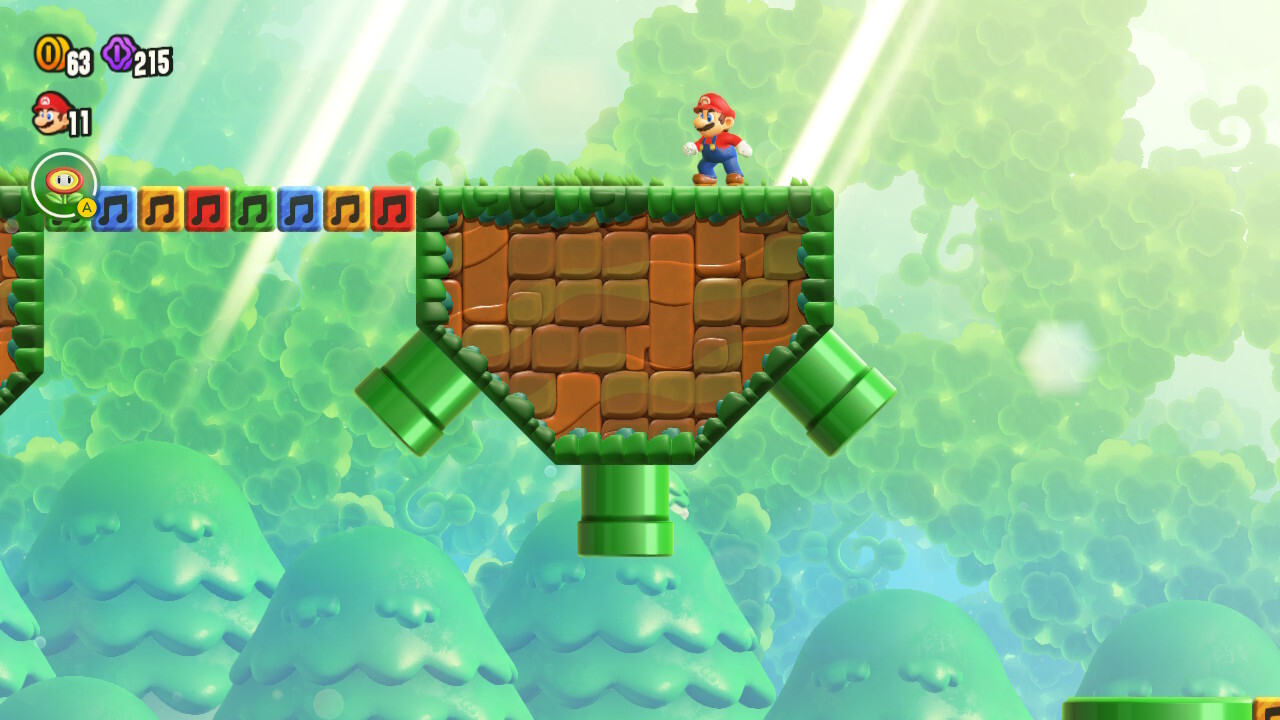Image resolution: width=1280 pixels, height=720 pixels.
Task: Click the brown brick platform center
Action: 620,310
